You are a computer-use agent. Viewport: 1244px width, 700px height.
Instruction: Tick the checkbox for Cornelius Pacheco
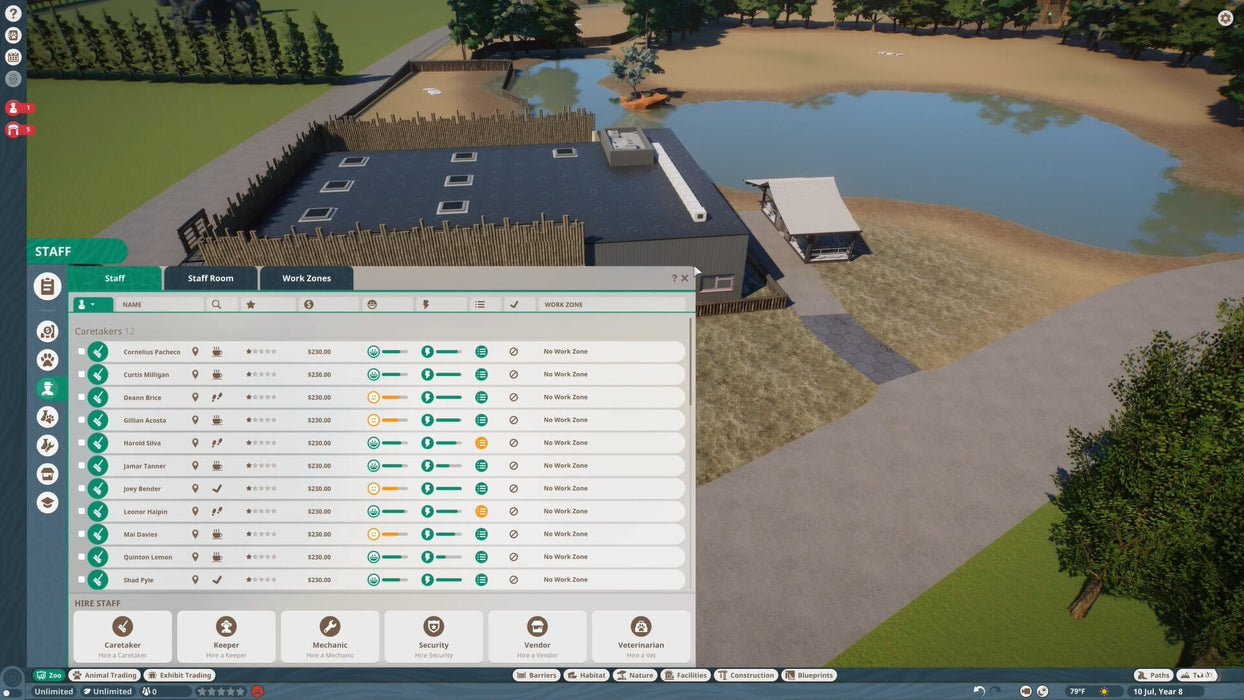click(x=82, y=352)
